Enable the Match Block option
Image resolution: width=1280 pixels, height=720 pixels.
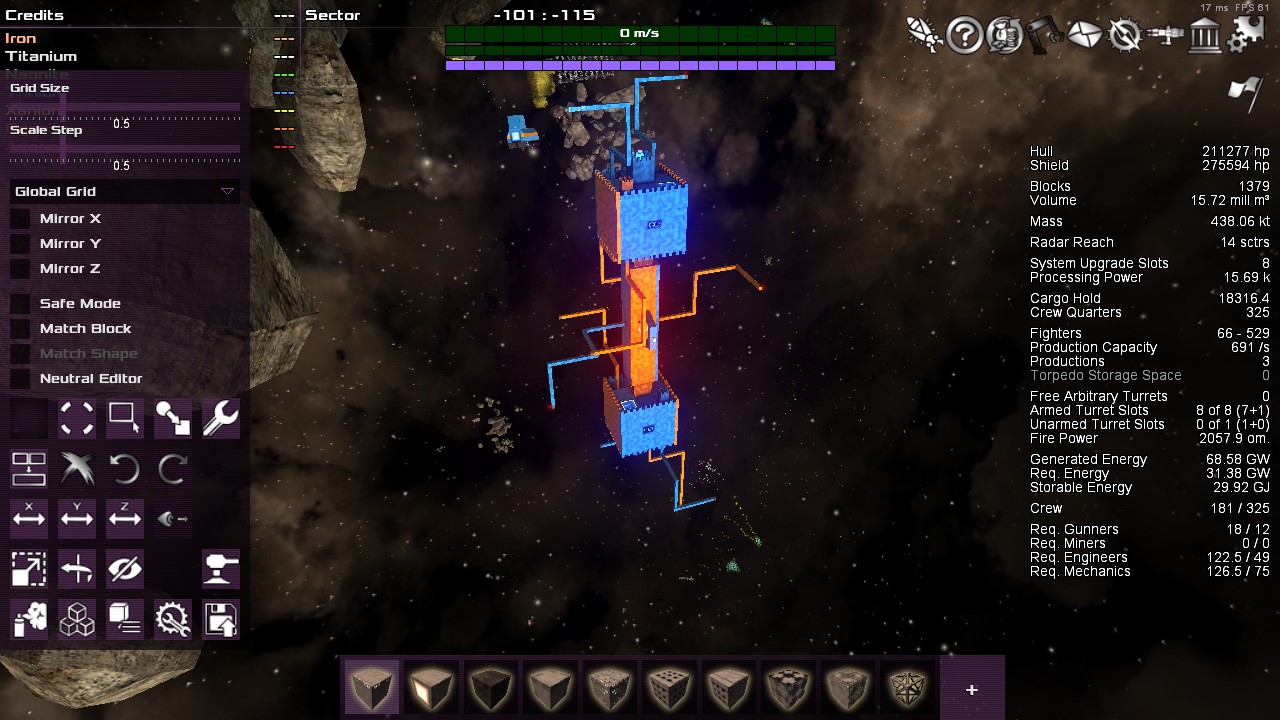coord(20,329)
